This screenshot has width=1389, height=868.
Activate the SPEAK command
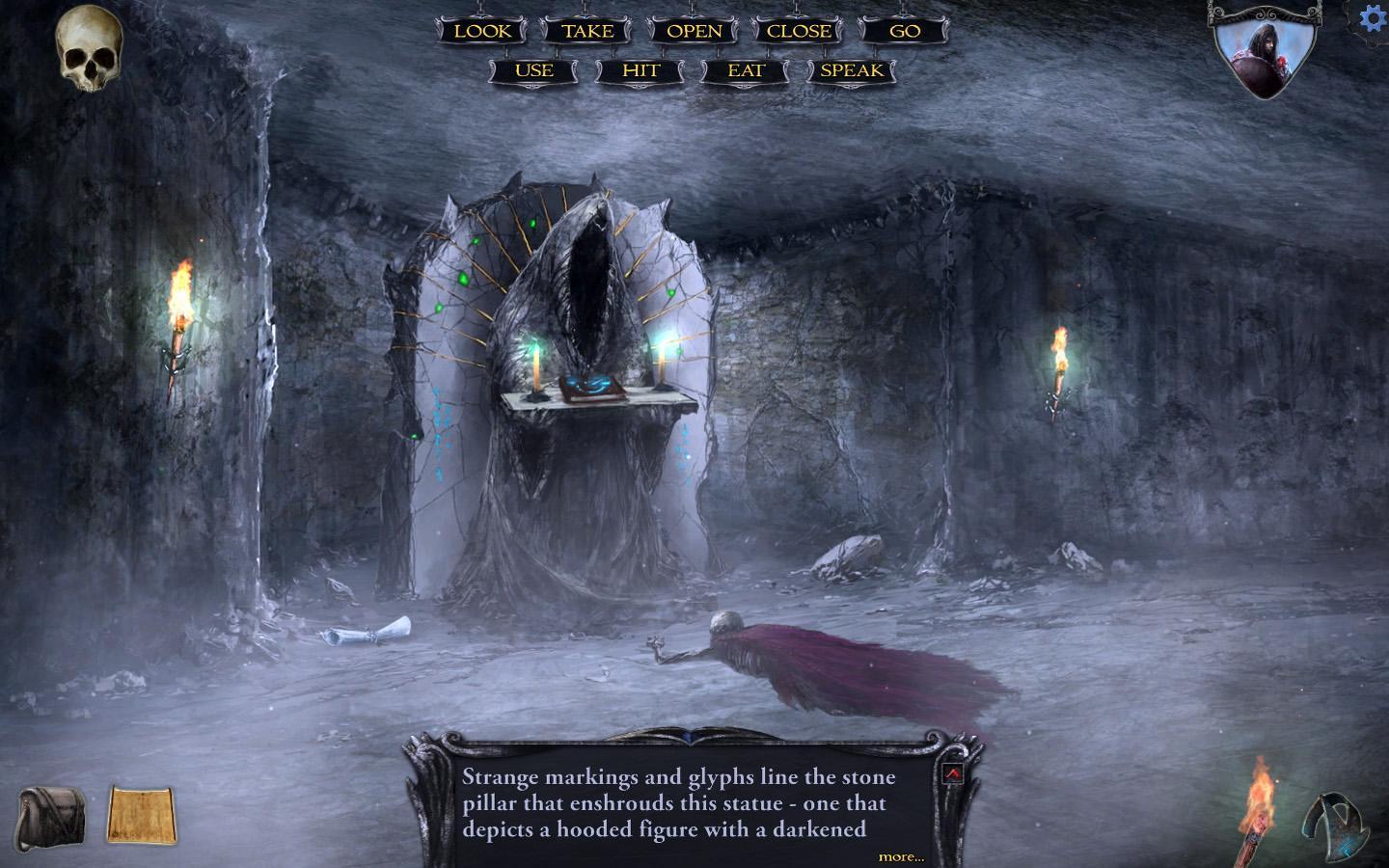(853, 69)
